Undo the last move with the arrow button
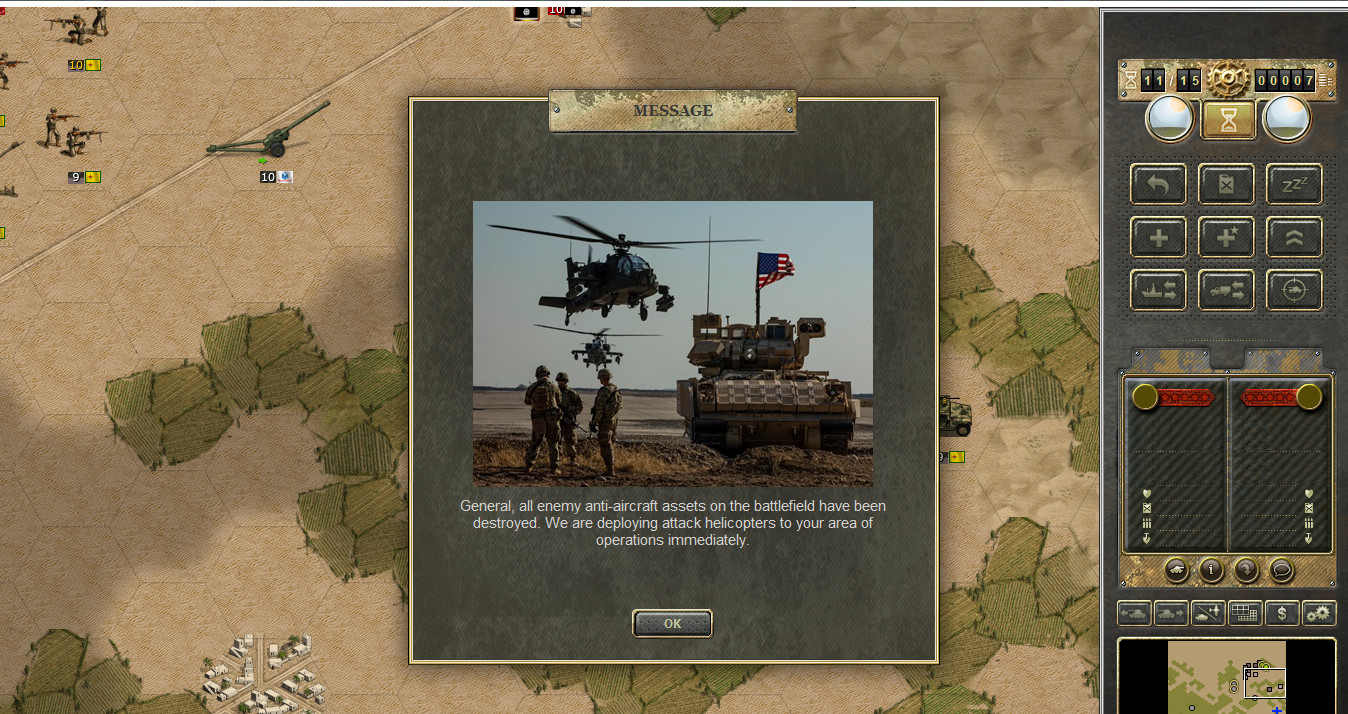The width and height of the screenshot is (1348, 714). click(x=1158, y=184)
